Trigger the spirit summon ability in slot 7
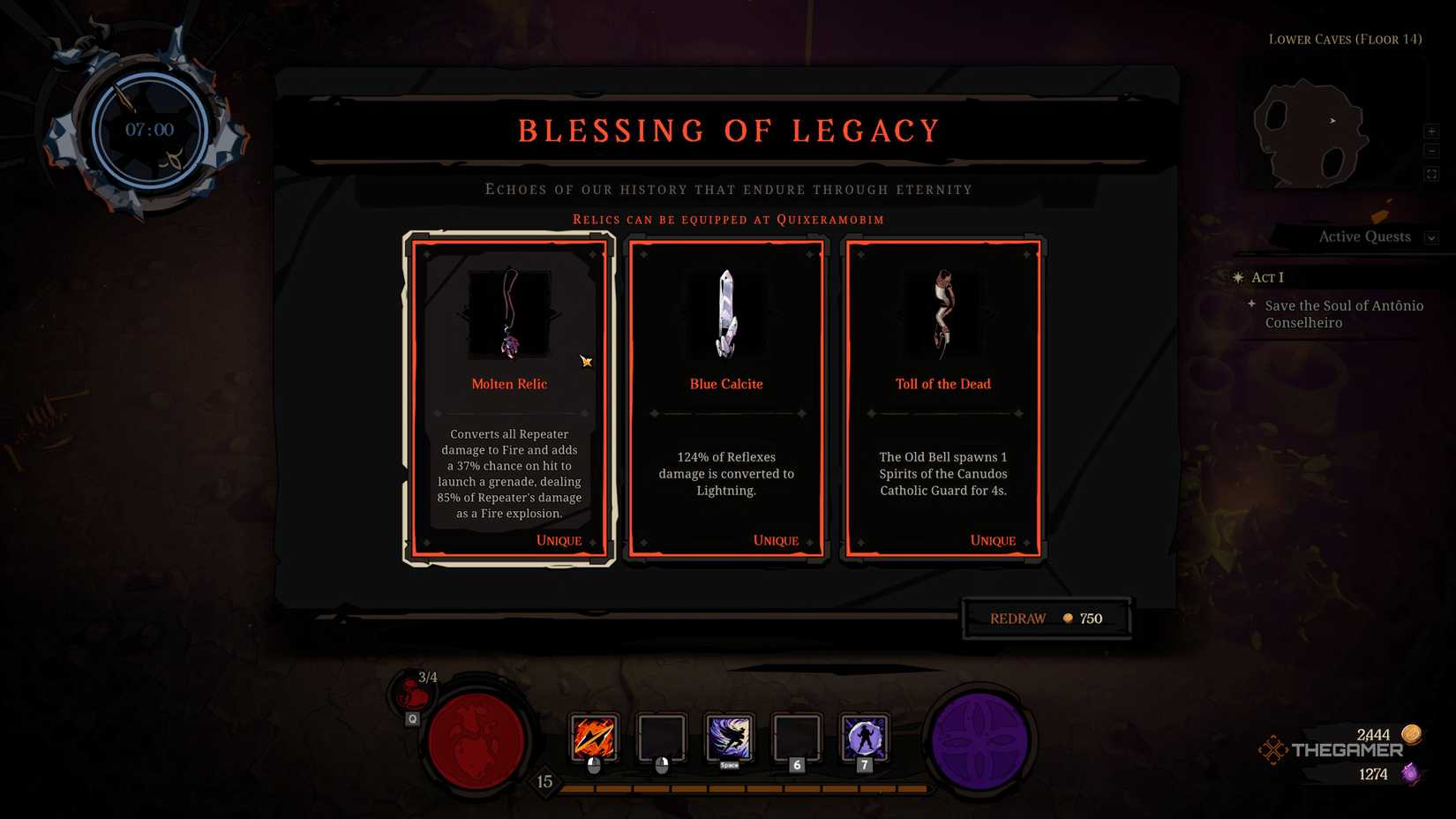The image size is (1456, 819). (864, 738)
